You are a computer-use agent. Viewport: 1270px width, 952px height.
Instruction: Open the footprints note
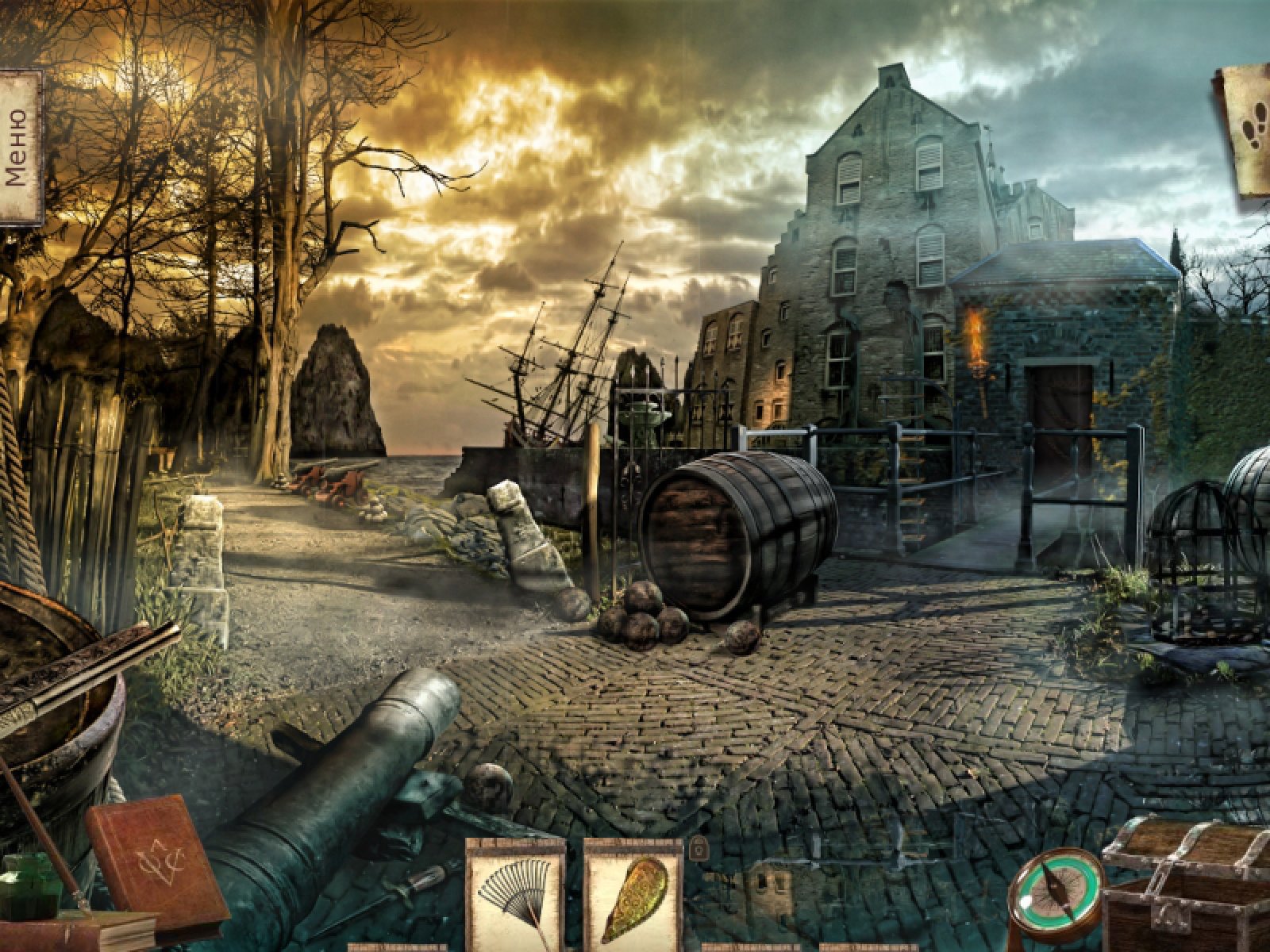point(1249,129)
